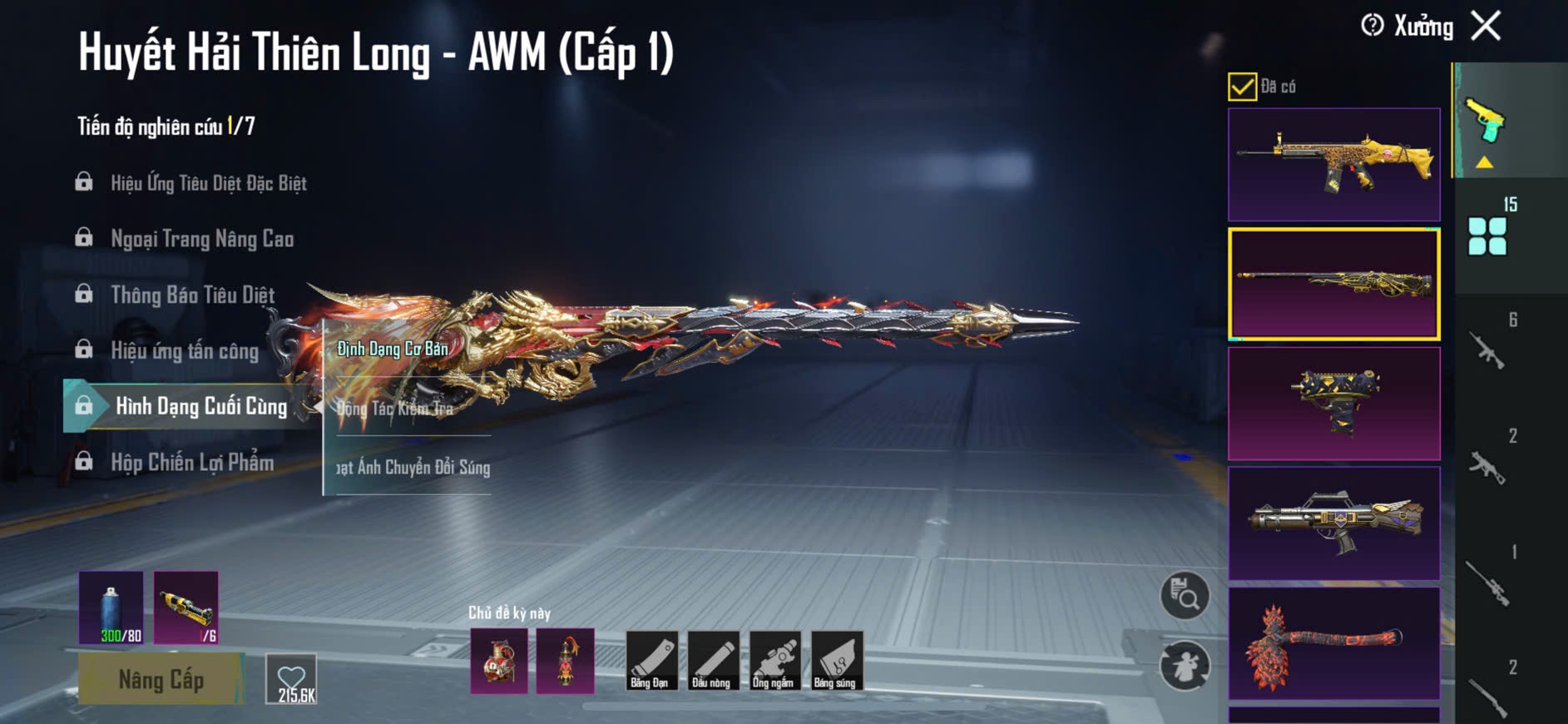Select Thông Báo Tiêu Diệt entry
The width and height of the screenshot is (1568, 724).
[192, 295]
